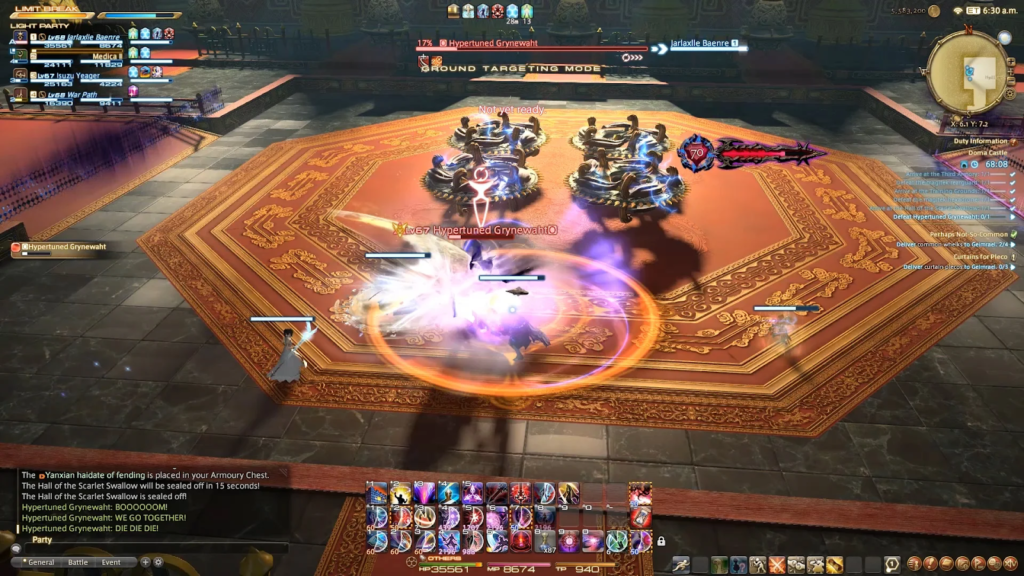Target Isuzu Yeager in the party list

(68, 75)
